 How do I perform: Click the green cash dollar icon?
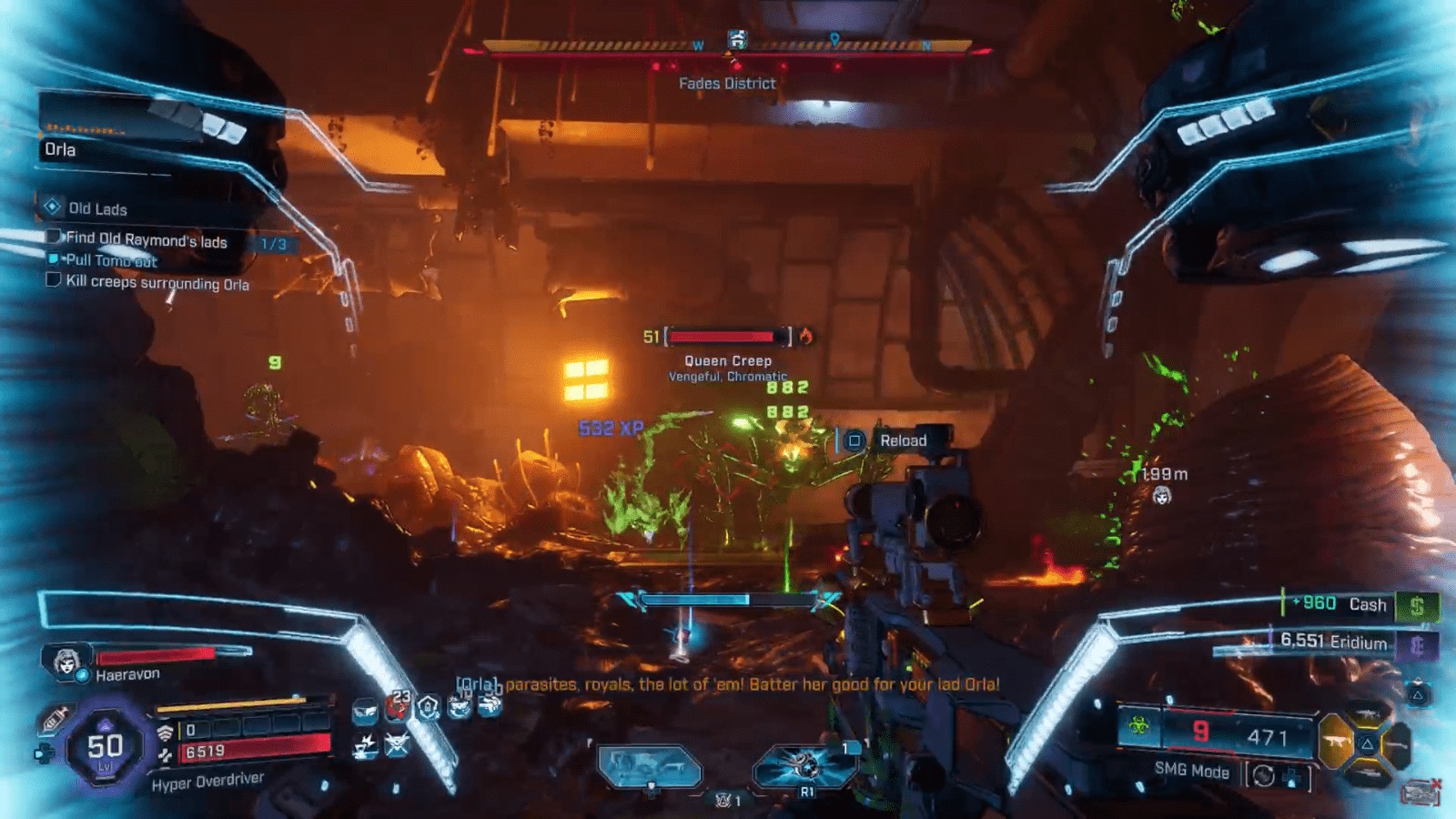click(1417, 606)
